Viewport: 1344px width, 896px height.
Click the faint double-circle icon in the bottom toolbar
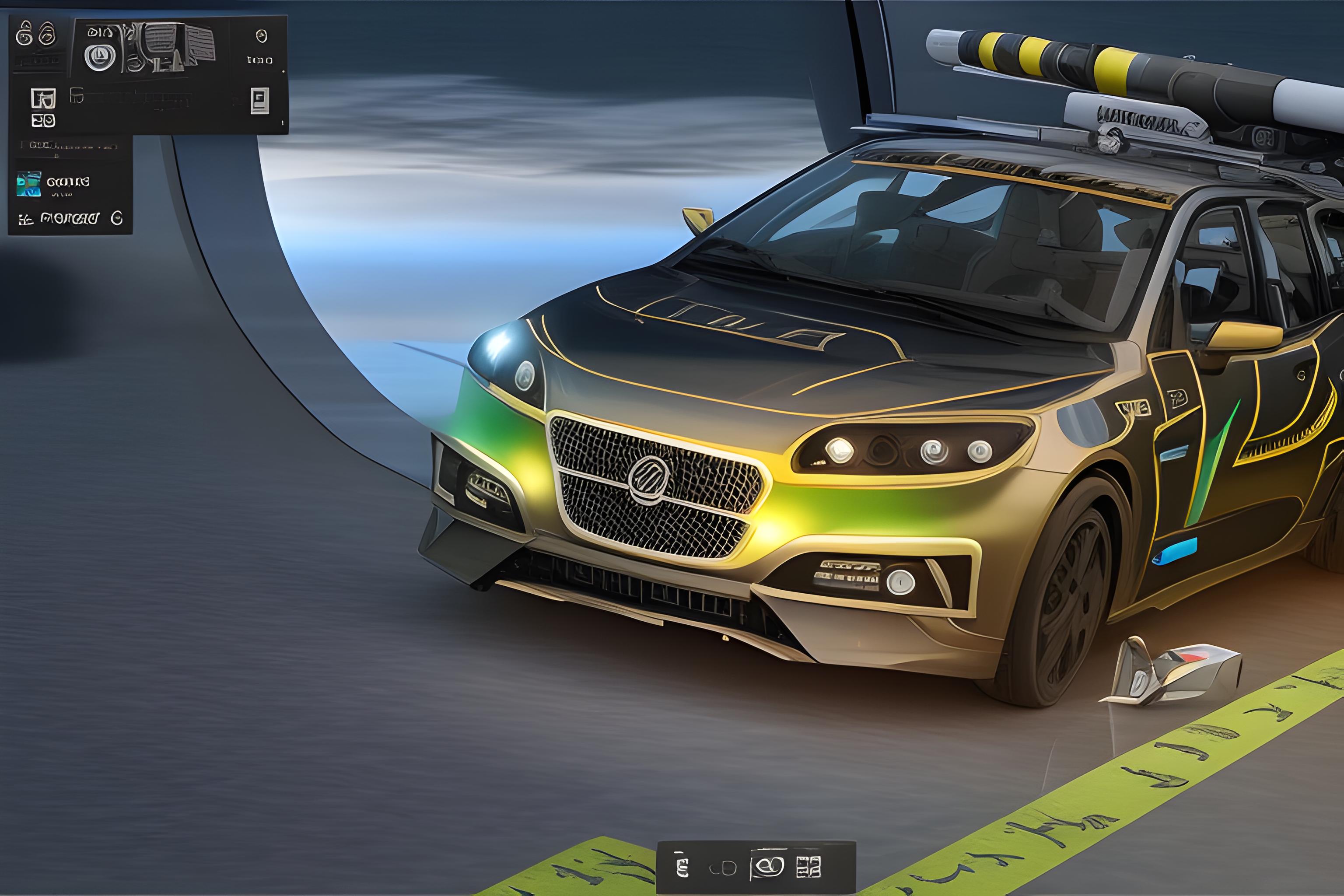click(723, 869)
